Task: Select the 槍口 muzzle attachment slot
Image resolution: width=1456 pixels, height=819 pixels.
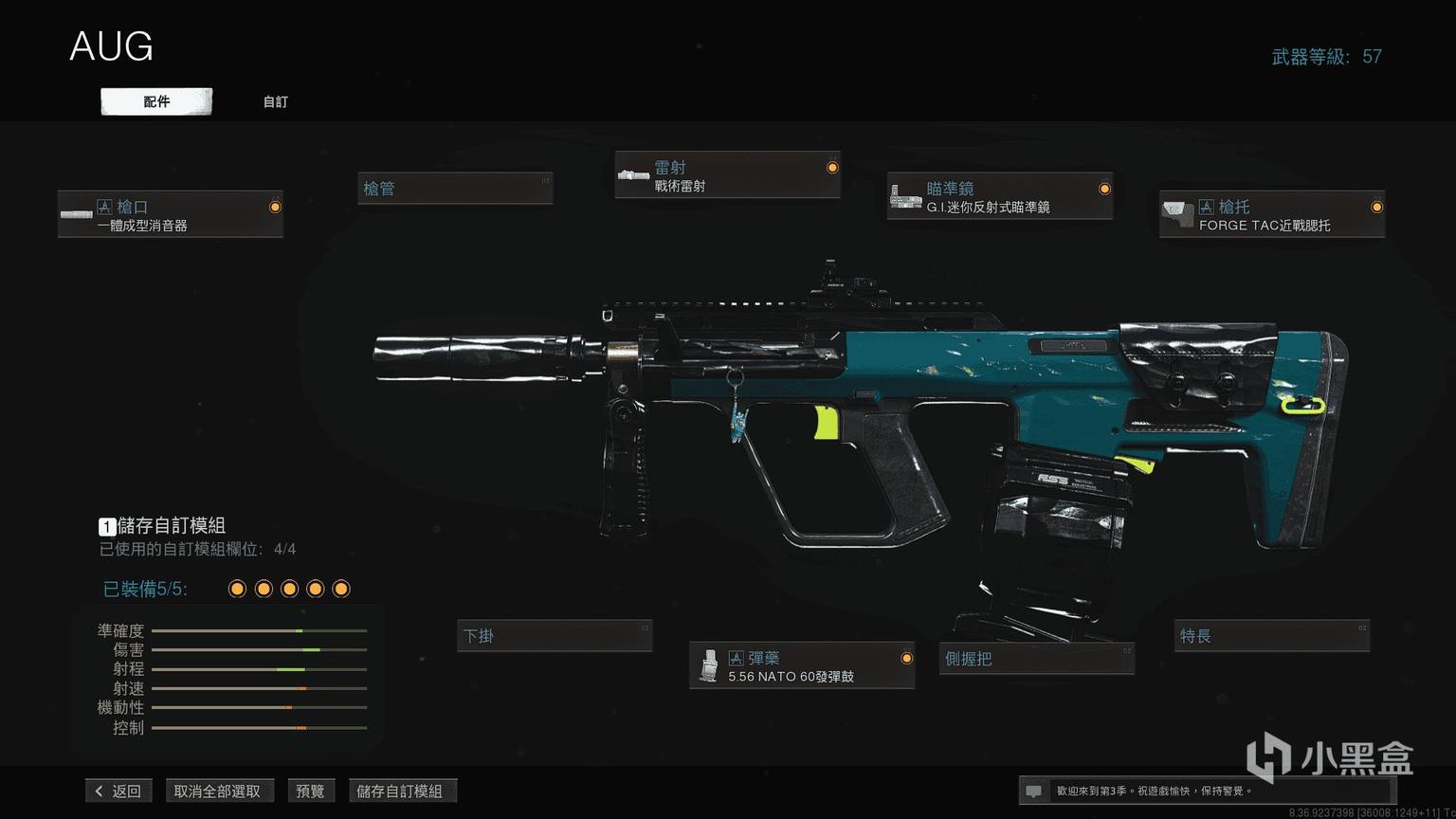Action: point(171,214)
